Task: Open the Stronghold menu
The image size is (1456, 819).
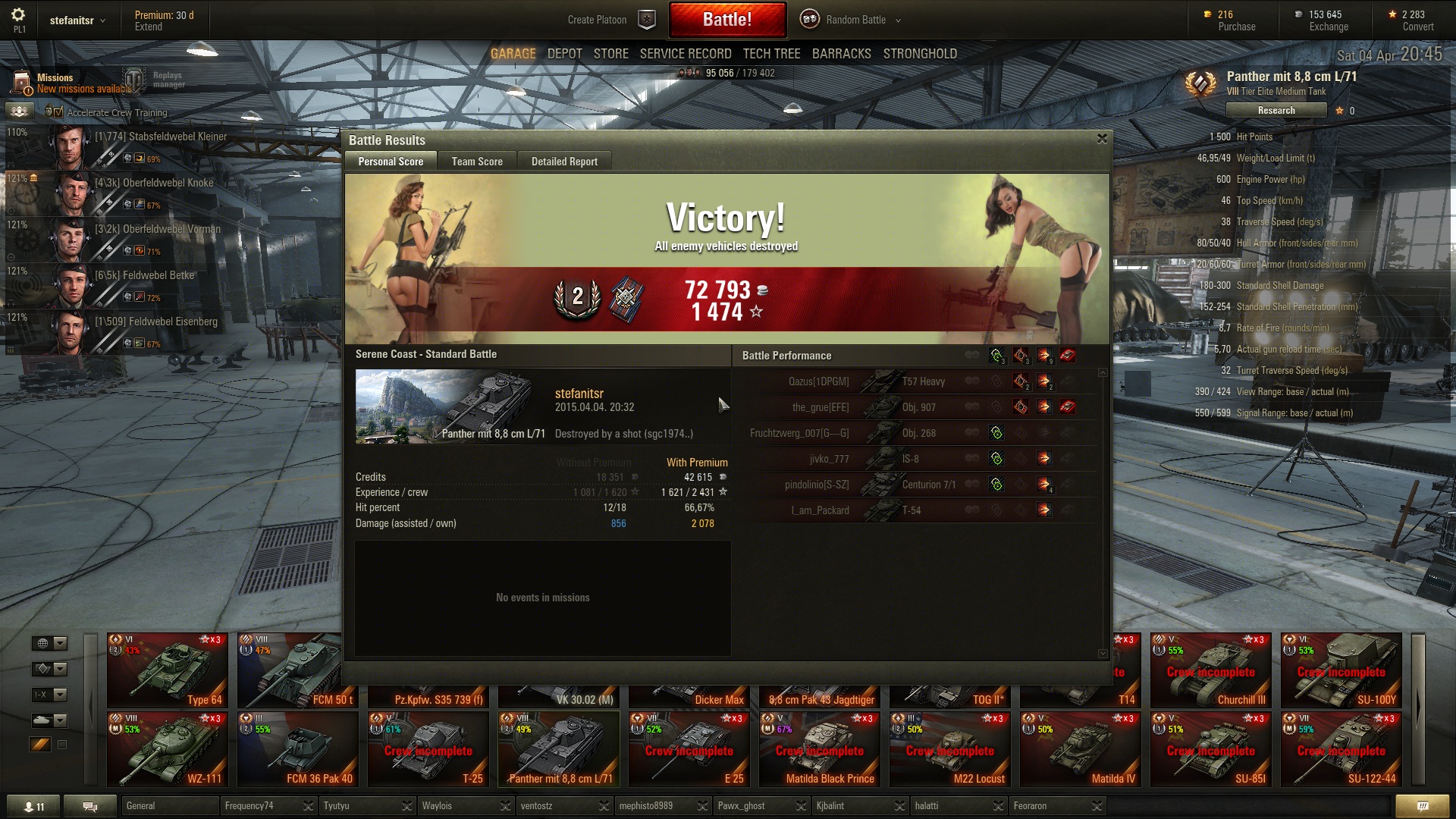Action: pos(920,54)
